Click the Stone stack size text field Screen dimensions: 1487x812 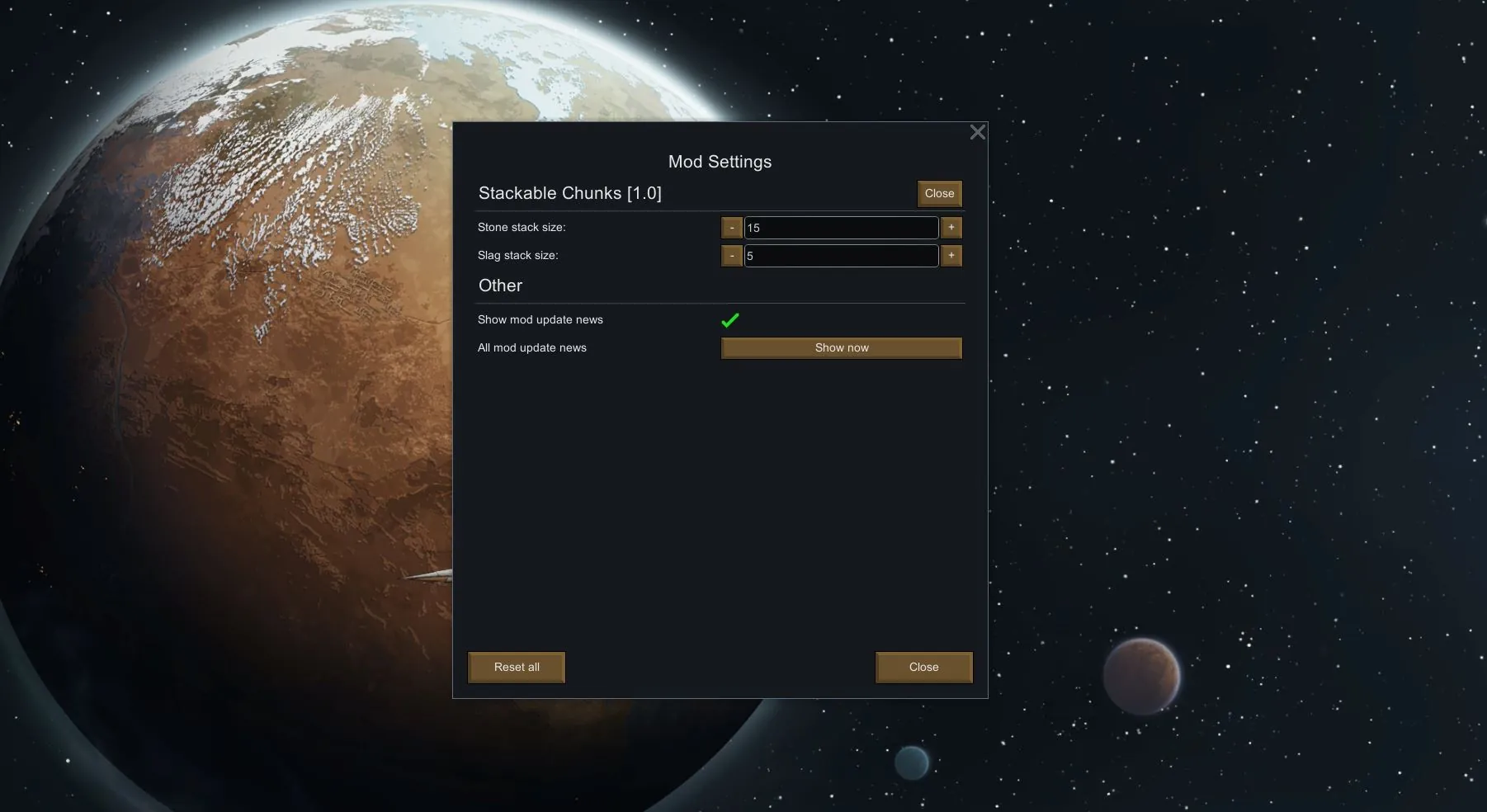[x=841, y=228]
